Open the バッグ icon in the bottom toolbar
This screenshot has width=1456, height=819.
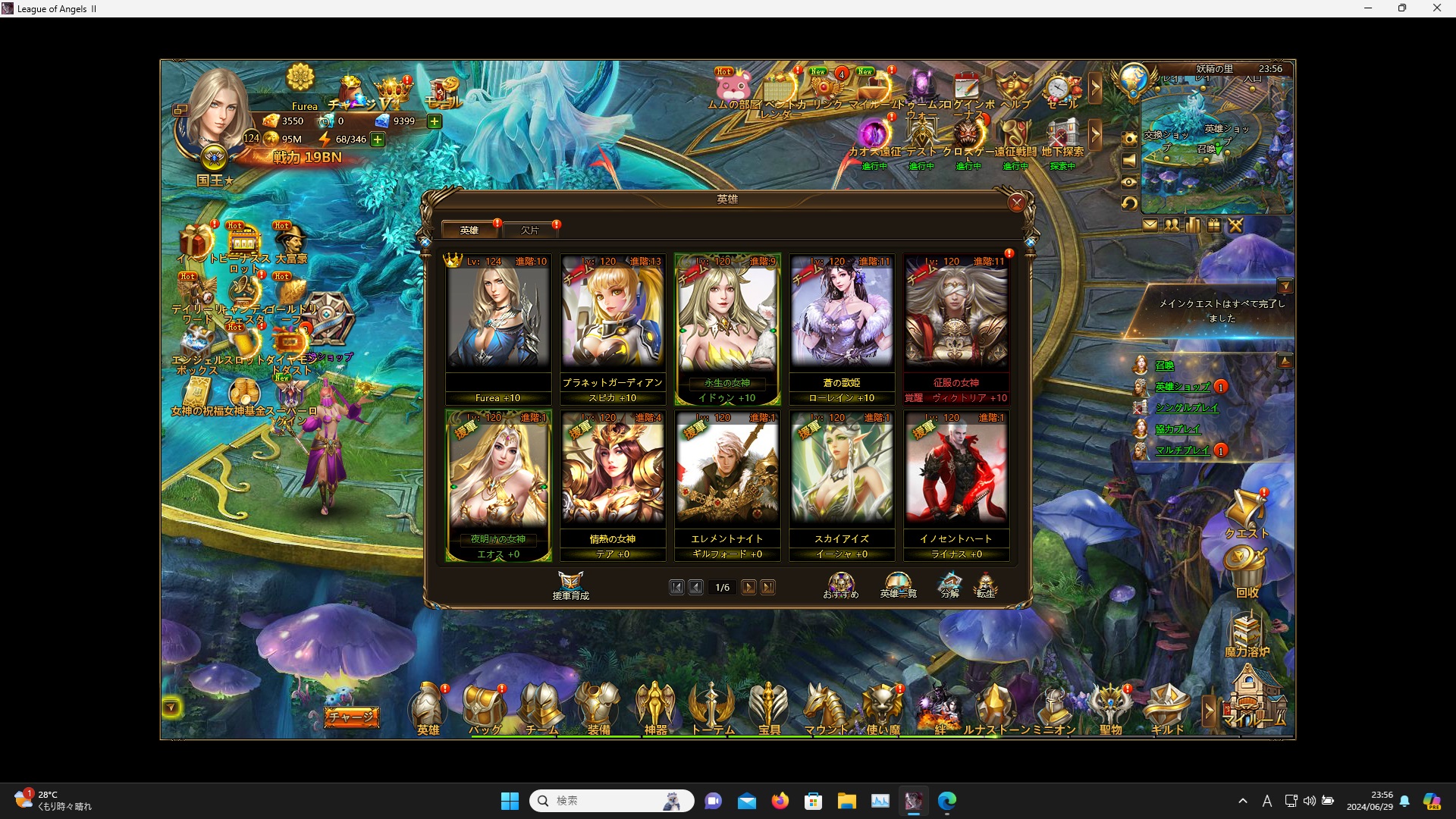coord(485,705)
